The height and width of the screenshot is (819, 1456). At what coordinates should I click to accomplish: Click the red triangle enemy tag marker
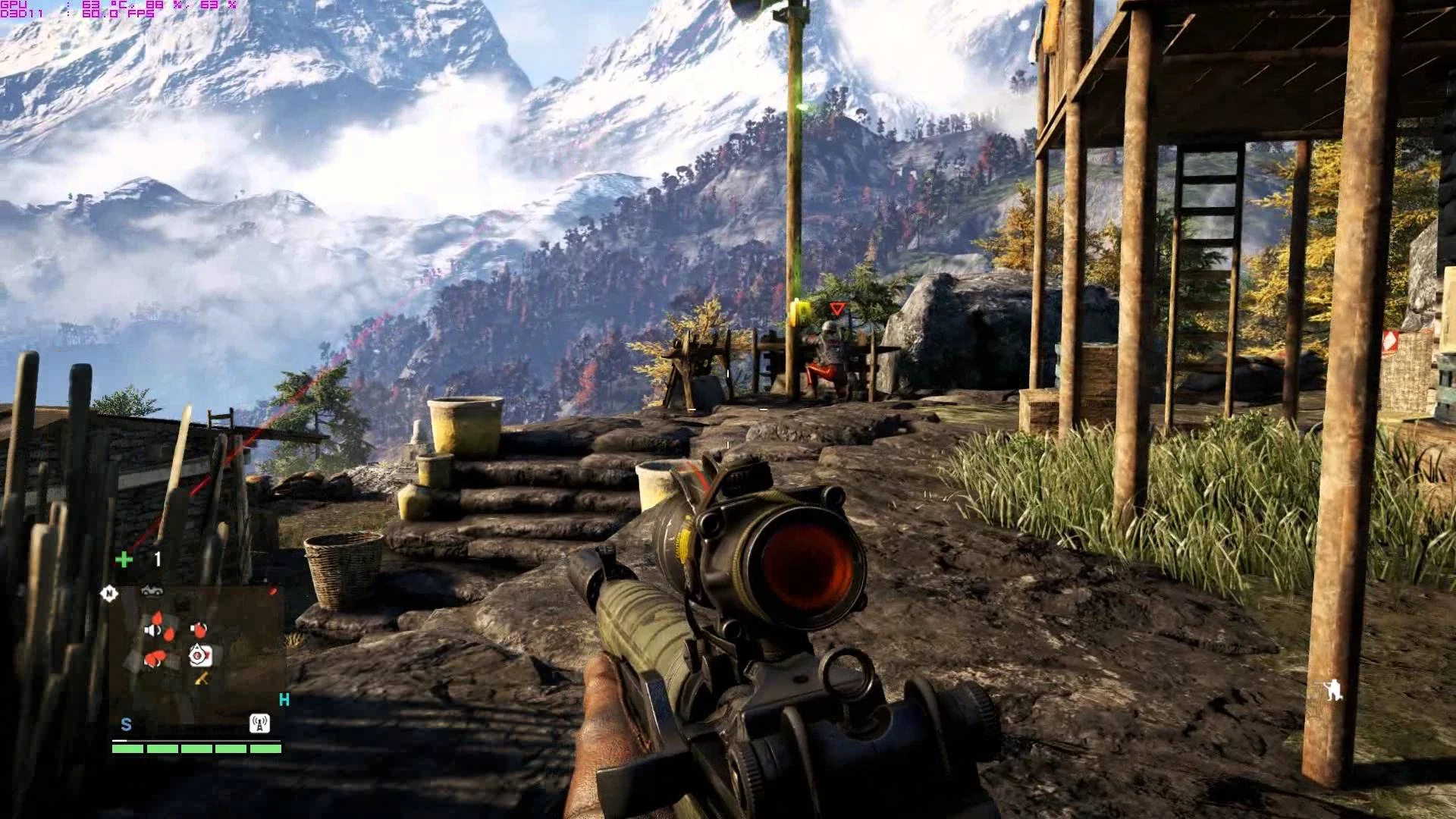coord(837,309)
